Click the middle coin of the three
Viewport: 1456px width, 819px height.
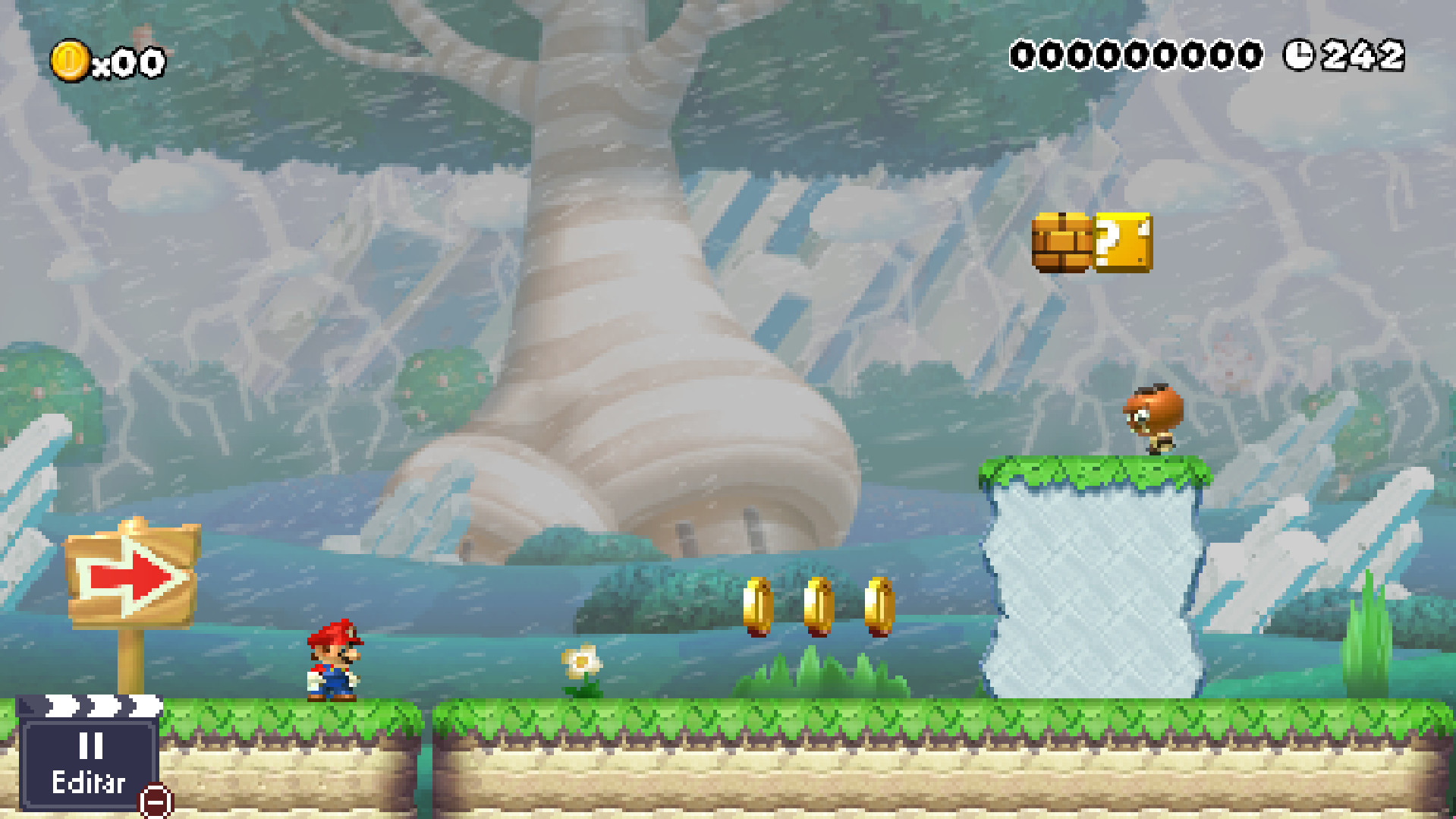819,607
